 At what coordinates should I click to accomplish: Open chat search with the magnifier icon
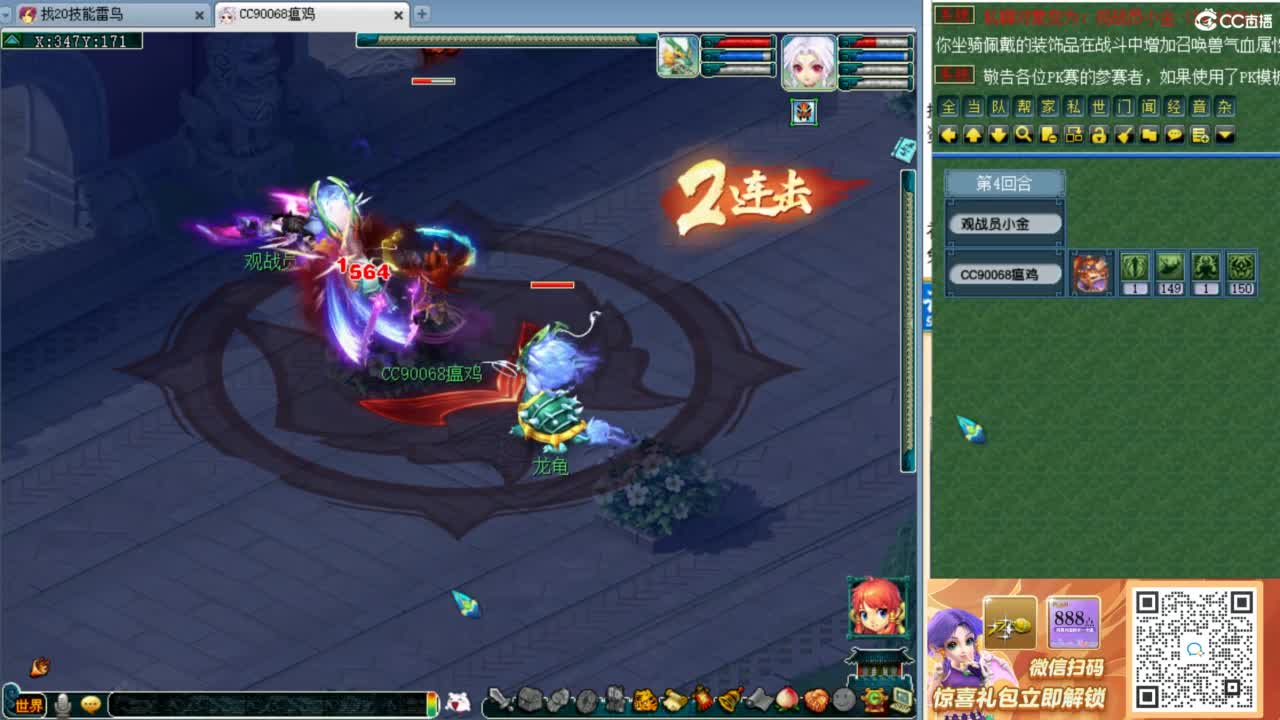pos(1025,136)
